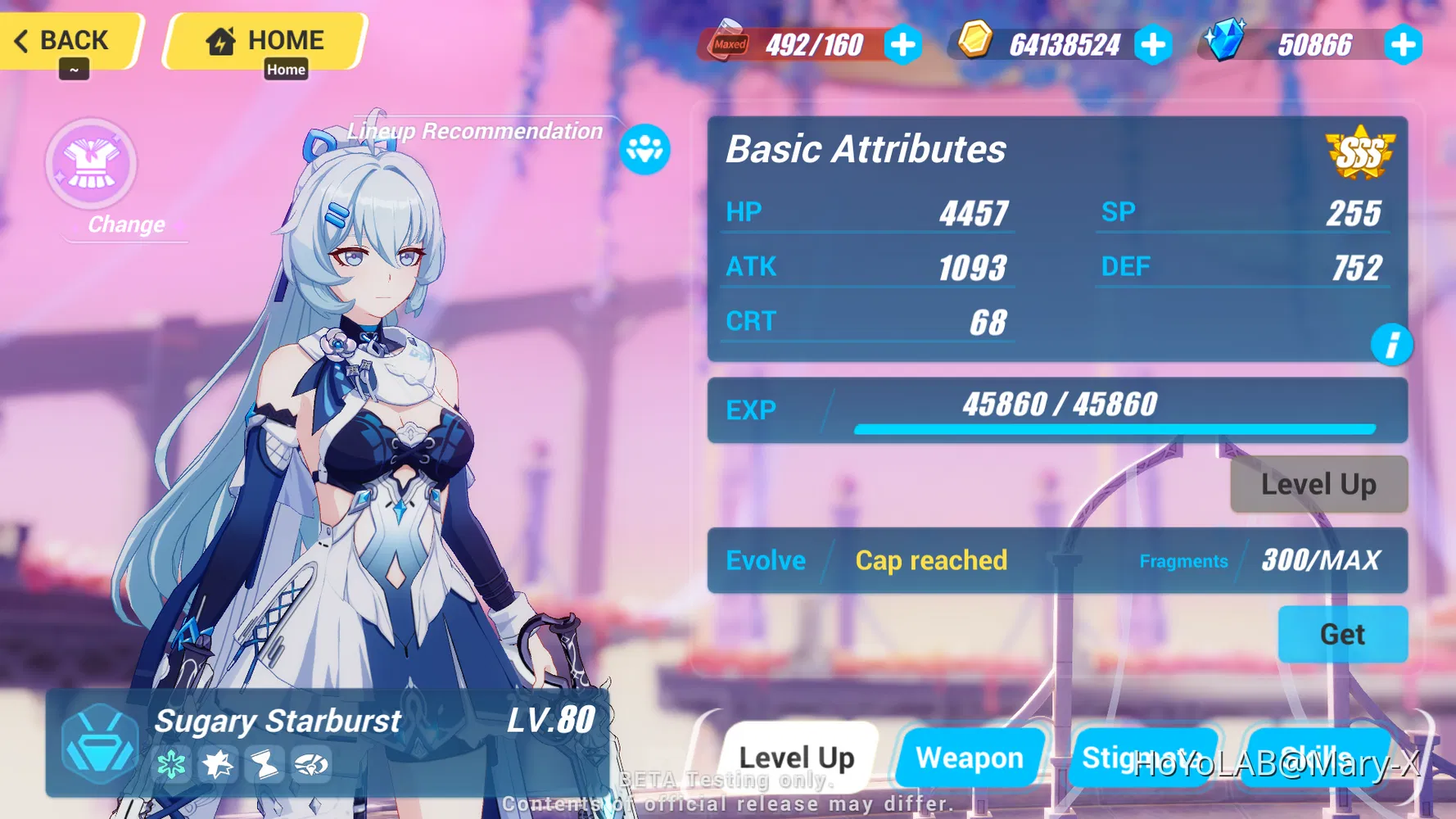
Task: Click the Get button below Fragments
Action: [1342, 635]
